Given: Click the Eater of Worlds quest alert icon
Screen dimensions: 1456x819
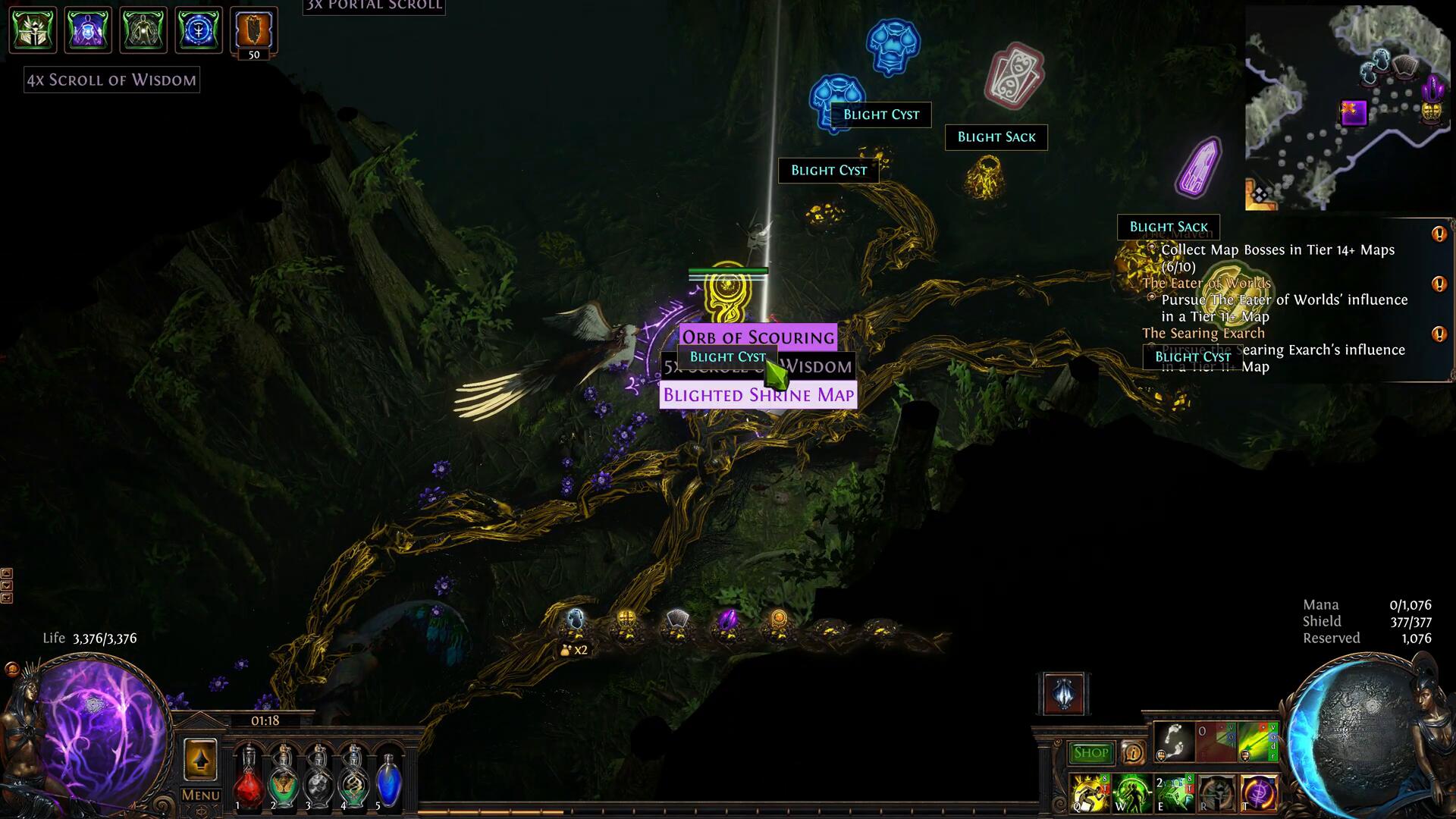Looking at the screenshot, I should click(1439, 284).
